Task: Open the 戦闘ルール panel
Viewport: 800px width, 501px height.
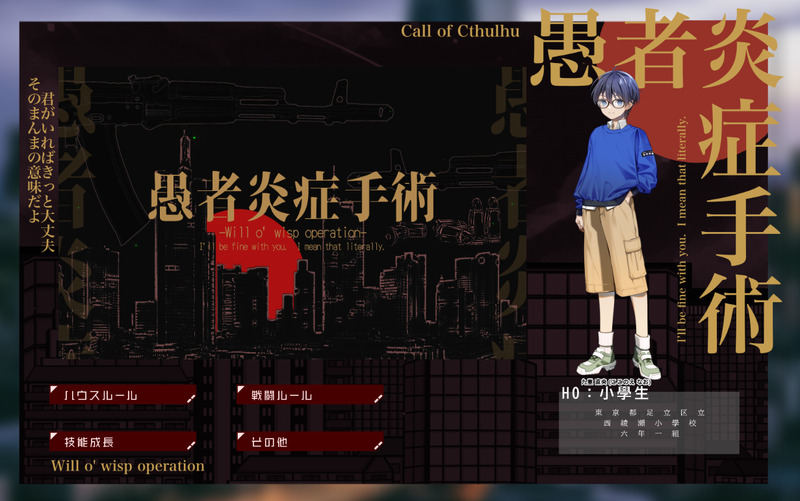Action: [x=310, y=396]
